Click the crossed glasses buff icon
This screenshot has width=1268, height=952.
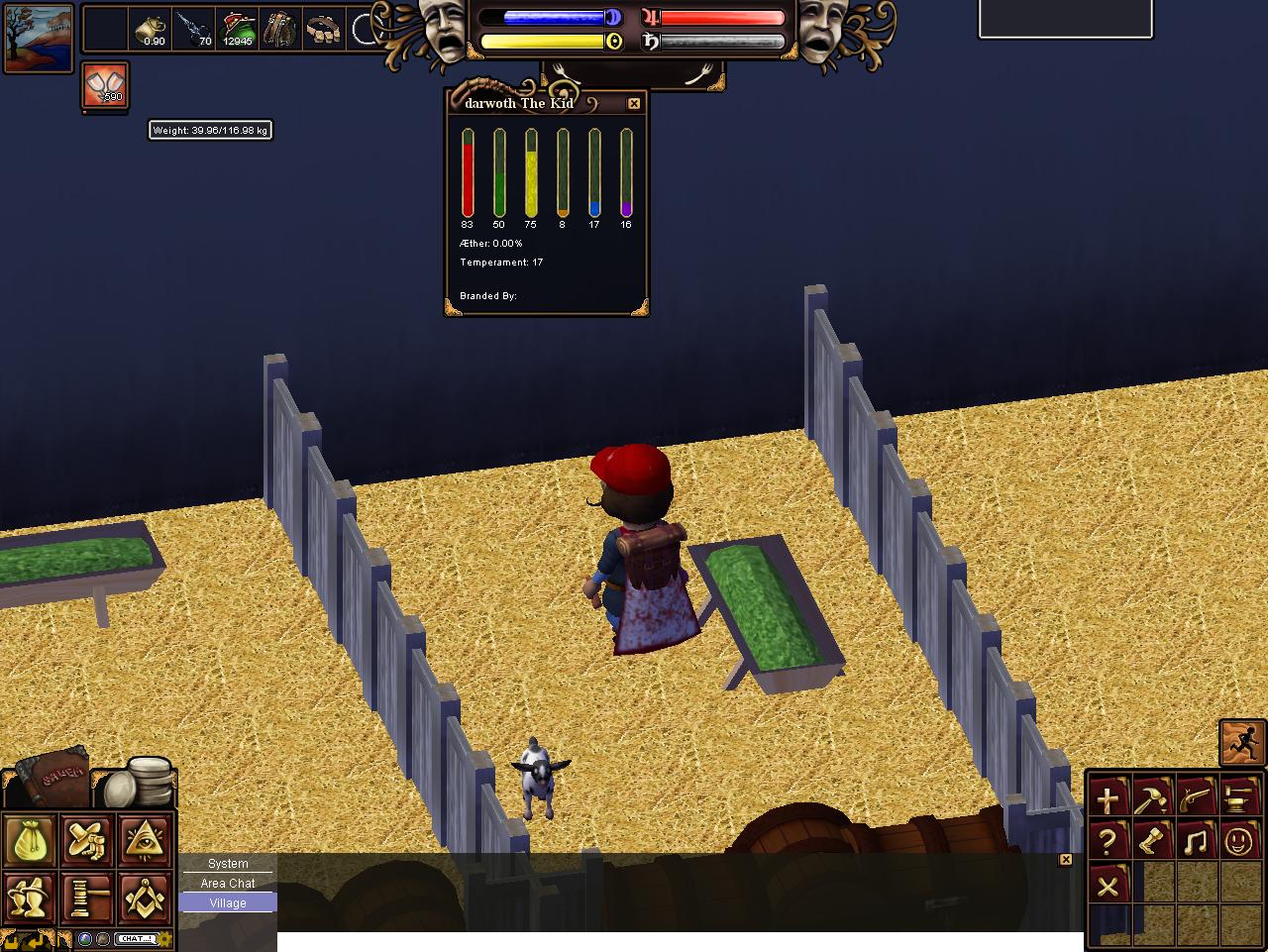[104, 86]
